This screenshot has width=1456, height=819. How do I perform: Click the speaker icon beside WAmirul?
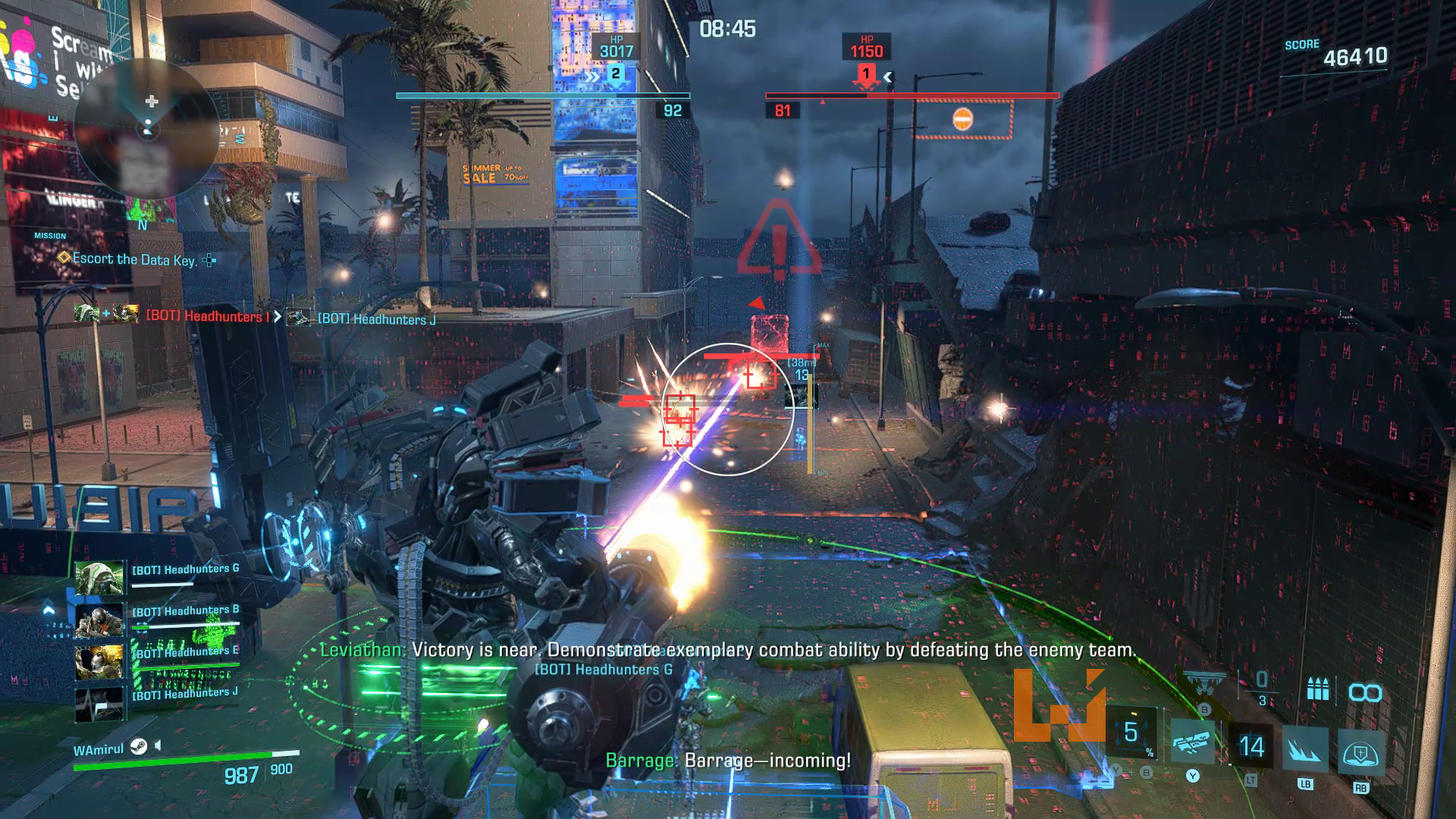point(158,746)
